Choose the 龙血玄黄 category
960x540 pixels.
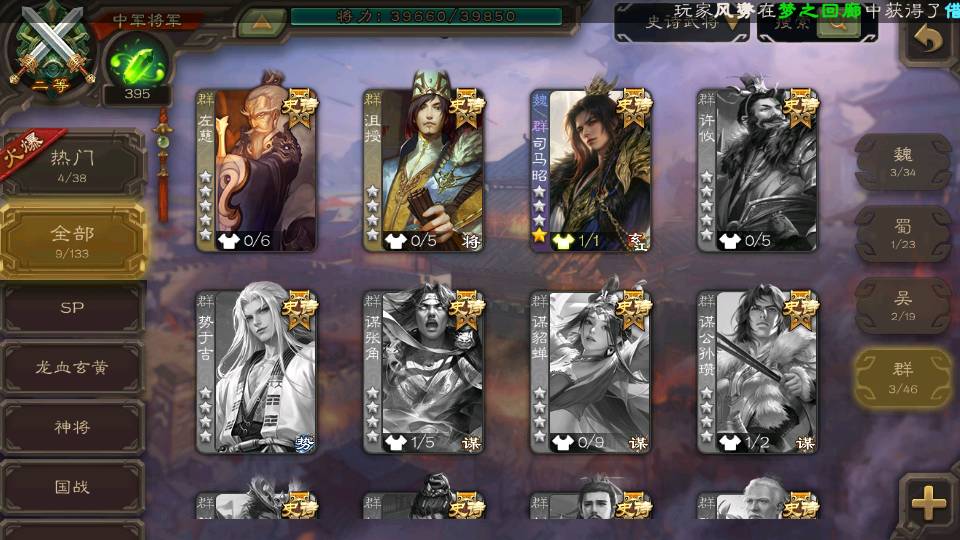[x=72, y=367]
